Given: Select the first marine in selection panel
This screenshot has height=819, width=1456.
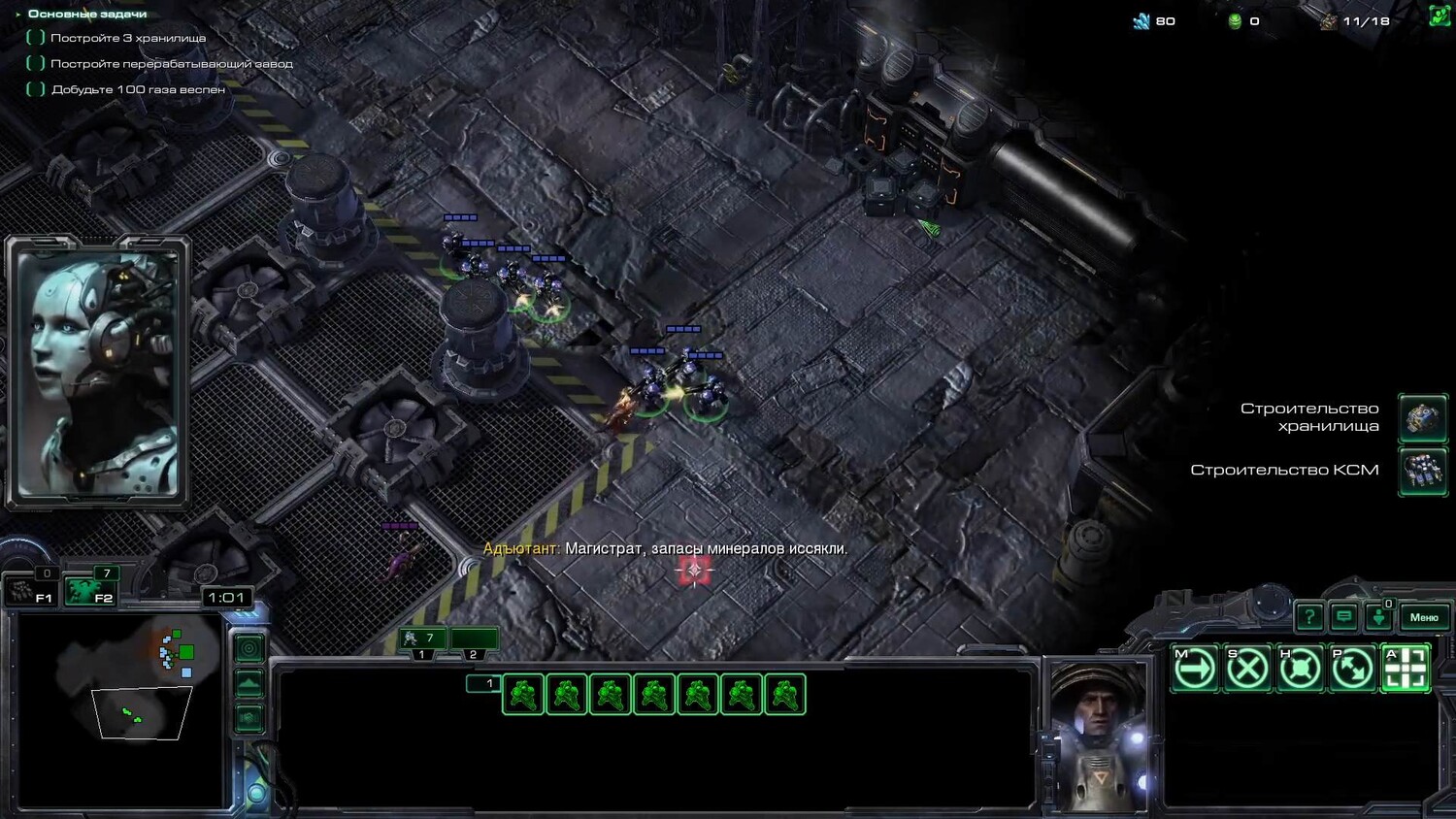Looking at the screenshot, I should coord(523,695).
